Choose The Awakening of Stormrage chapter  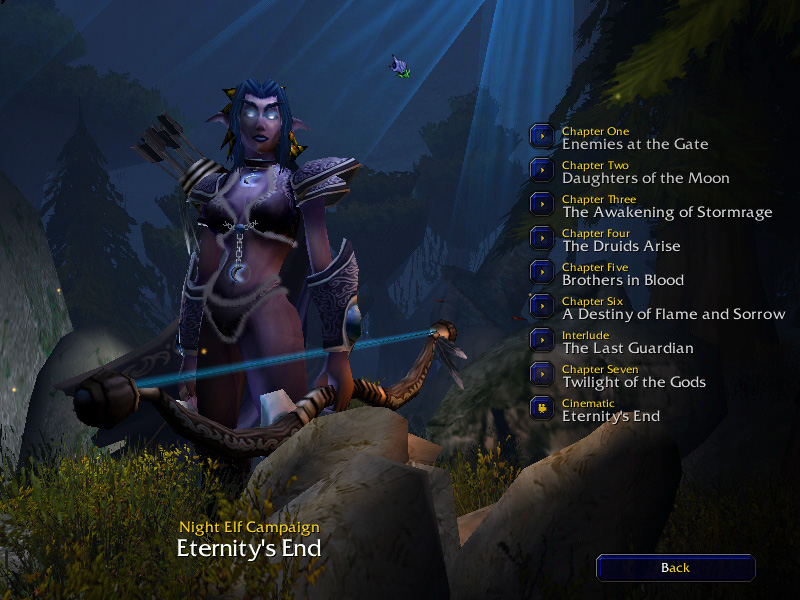click(x=541, y=204)
